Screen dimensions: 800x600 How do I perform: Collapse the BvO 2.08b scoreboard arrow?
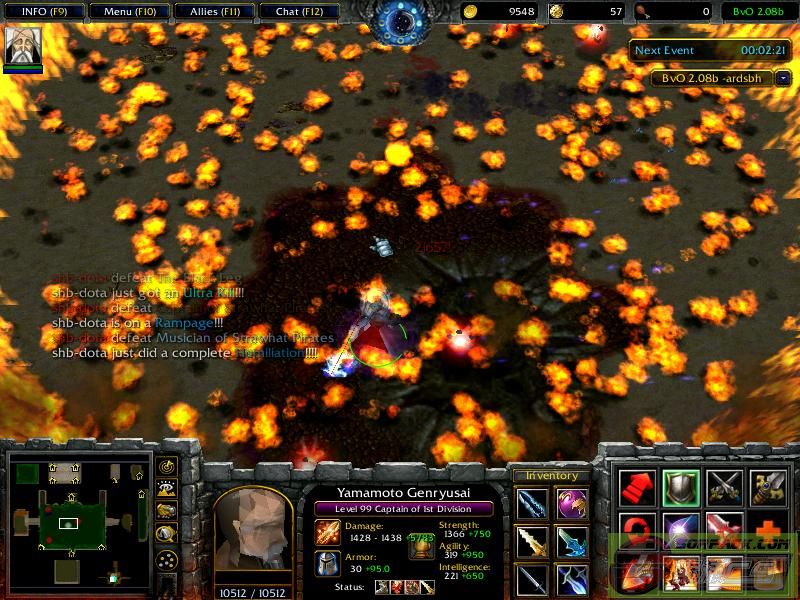783,78
